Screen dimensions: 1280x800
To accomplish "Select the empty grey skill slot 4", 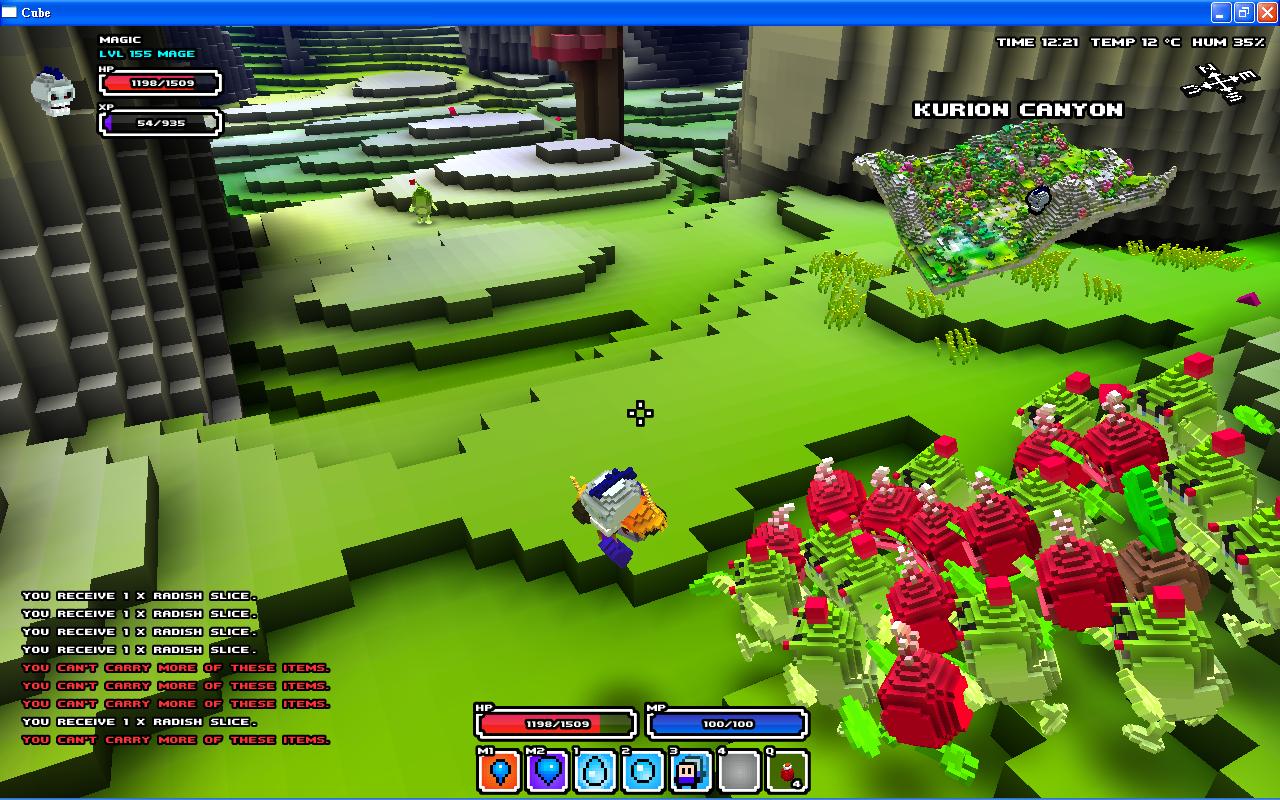I will point(739,772).
